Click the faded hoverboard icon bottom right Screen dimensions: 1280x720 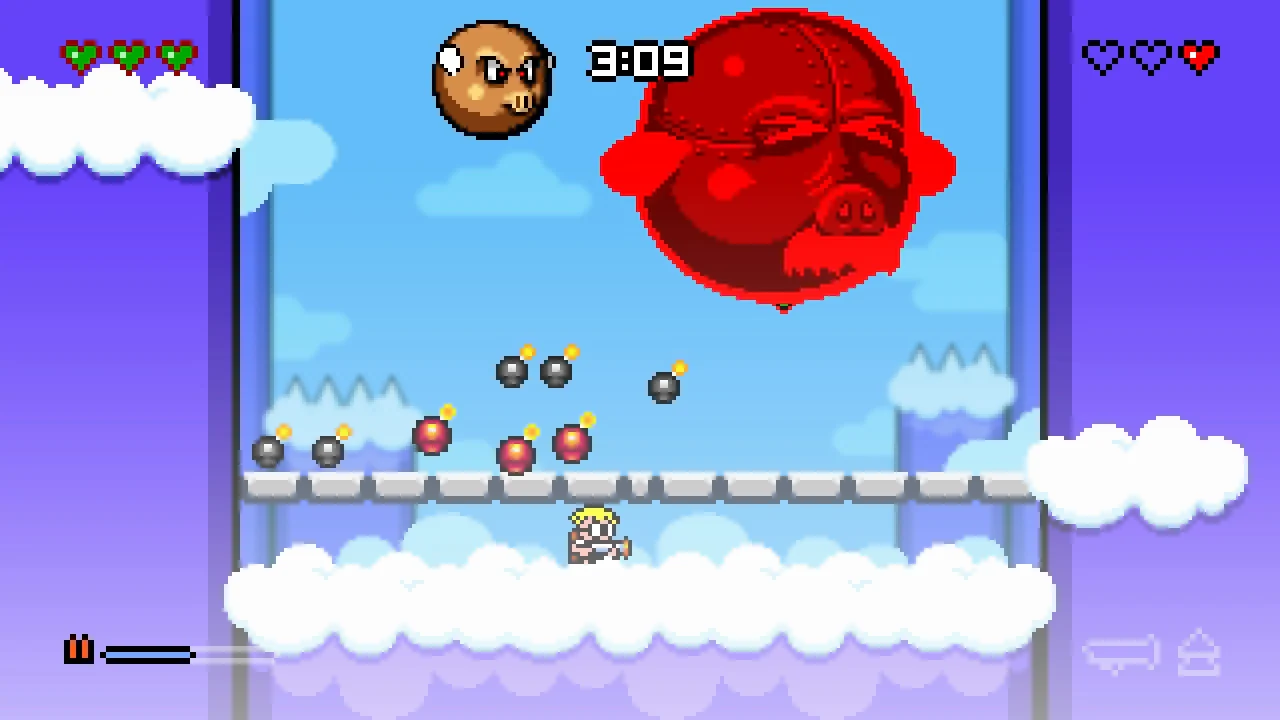click(x=1122, y=652)
